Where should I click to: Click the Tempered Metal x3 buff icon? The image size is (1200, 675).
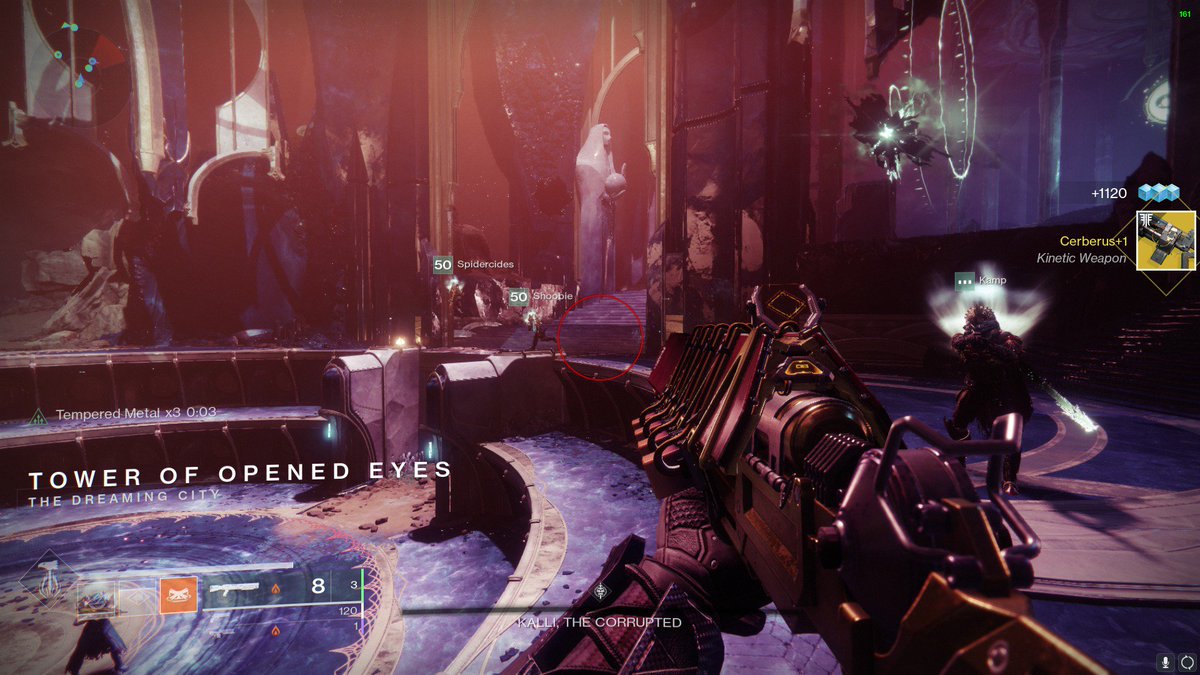point(39,414)
